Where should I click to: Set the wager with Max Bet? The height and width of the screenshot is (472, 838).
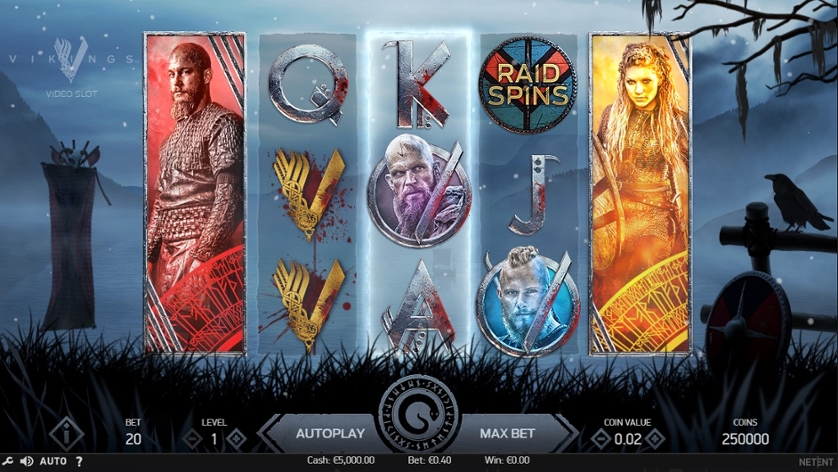(509, 434)
